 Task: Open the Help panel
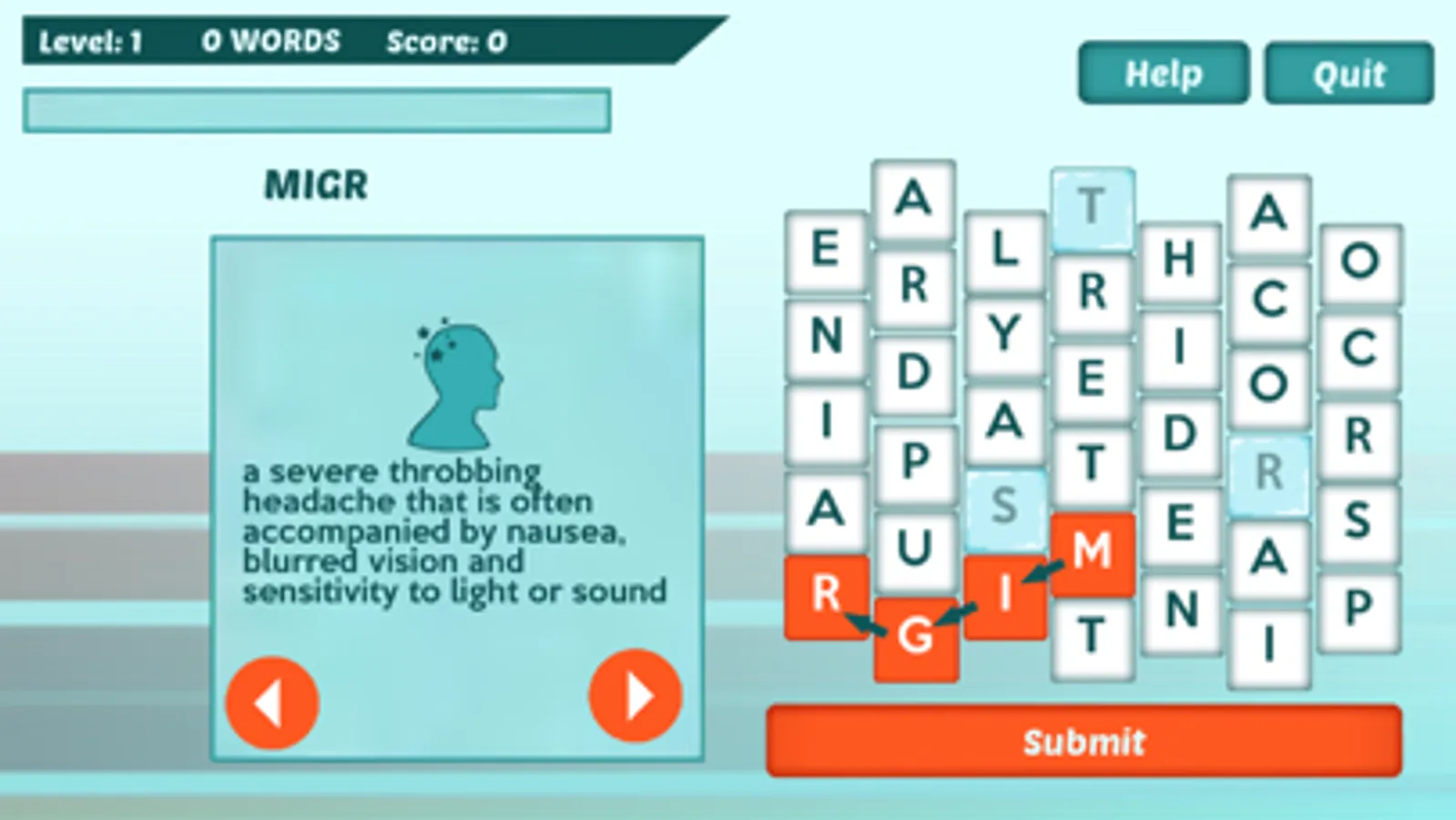pos(1162,74)
